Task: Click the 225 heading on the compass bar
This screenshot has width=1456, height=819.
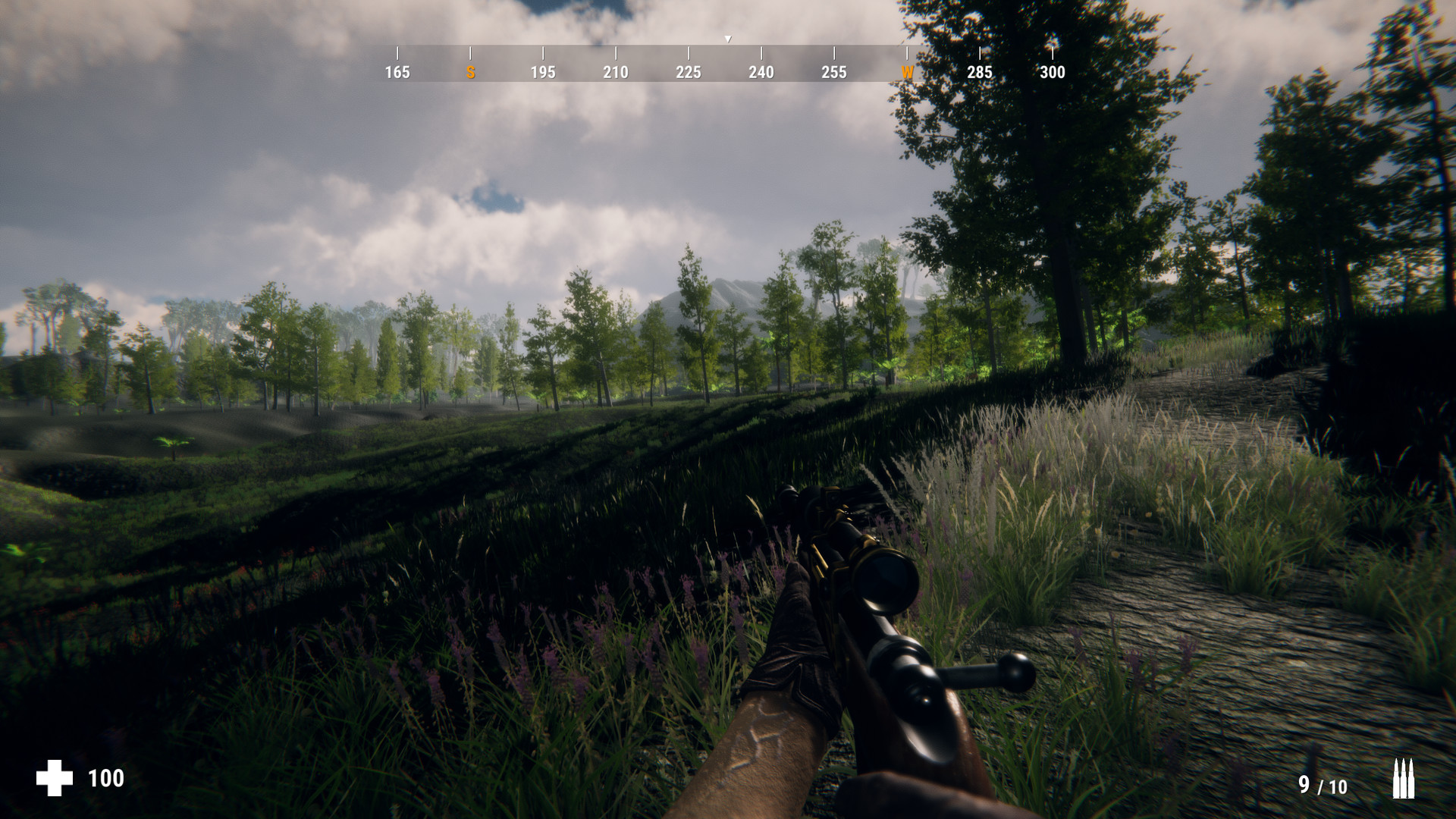Action: click(x=688, y=74)
